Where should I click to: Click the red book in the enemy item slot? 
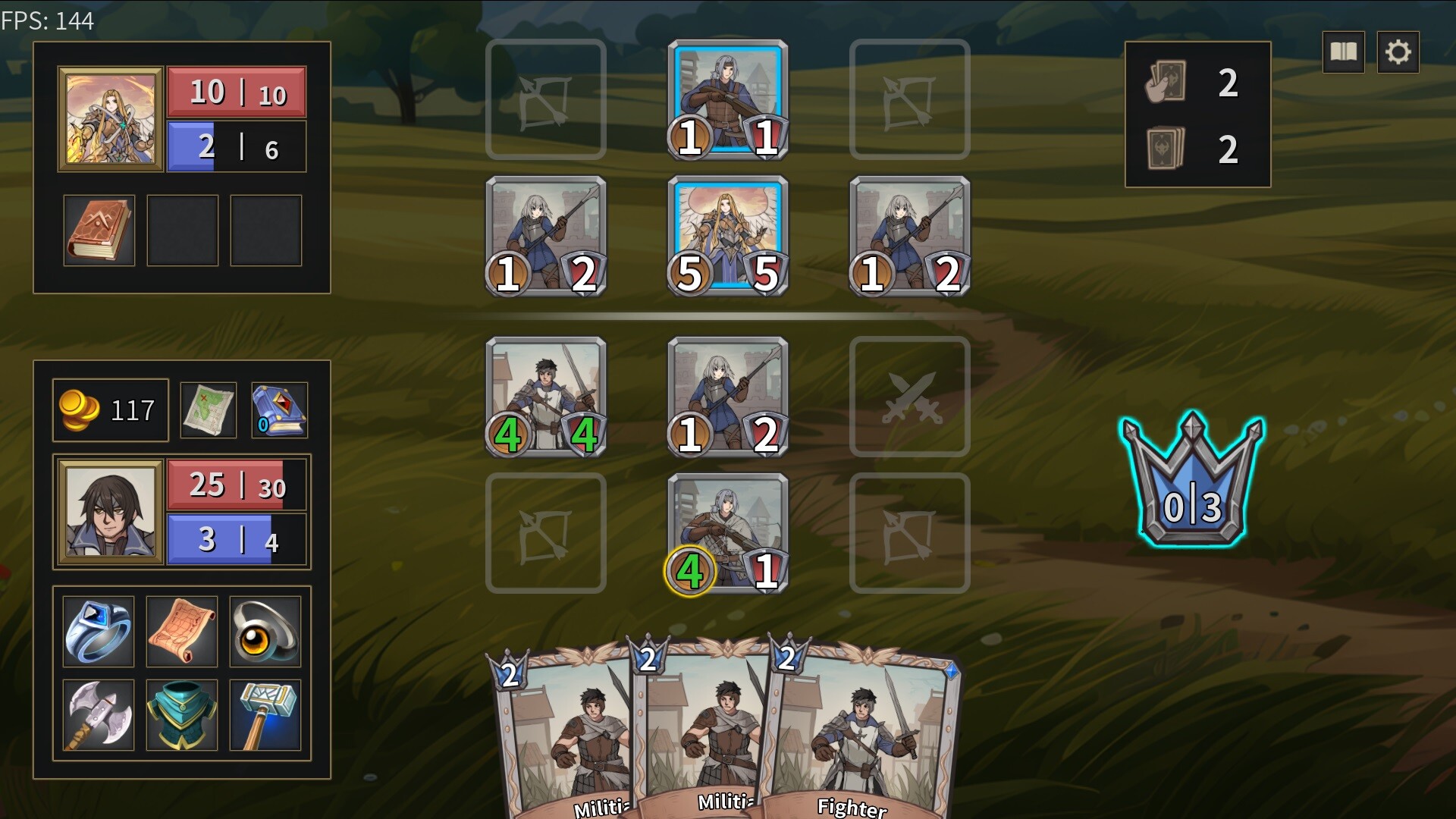point(98,230)
